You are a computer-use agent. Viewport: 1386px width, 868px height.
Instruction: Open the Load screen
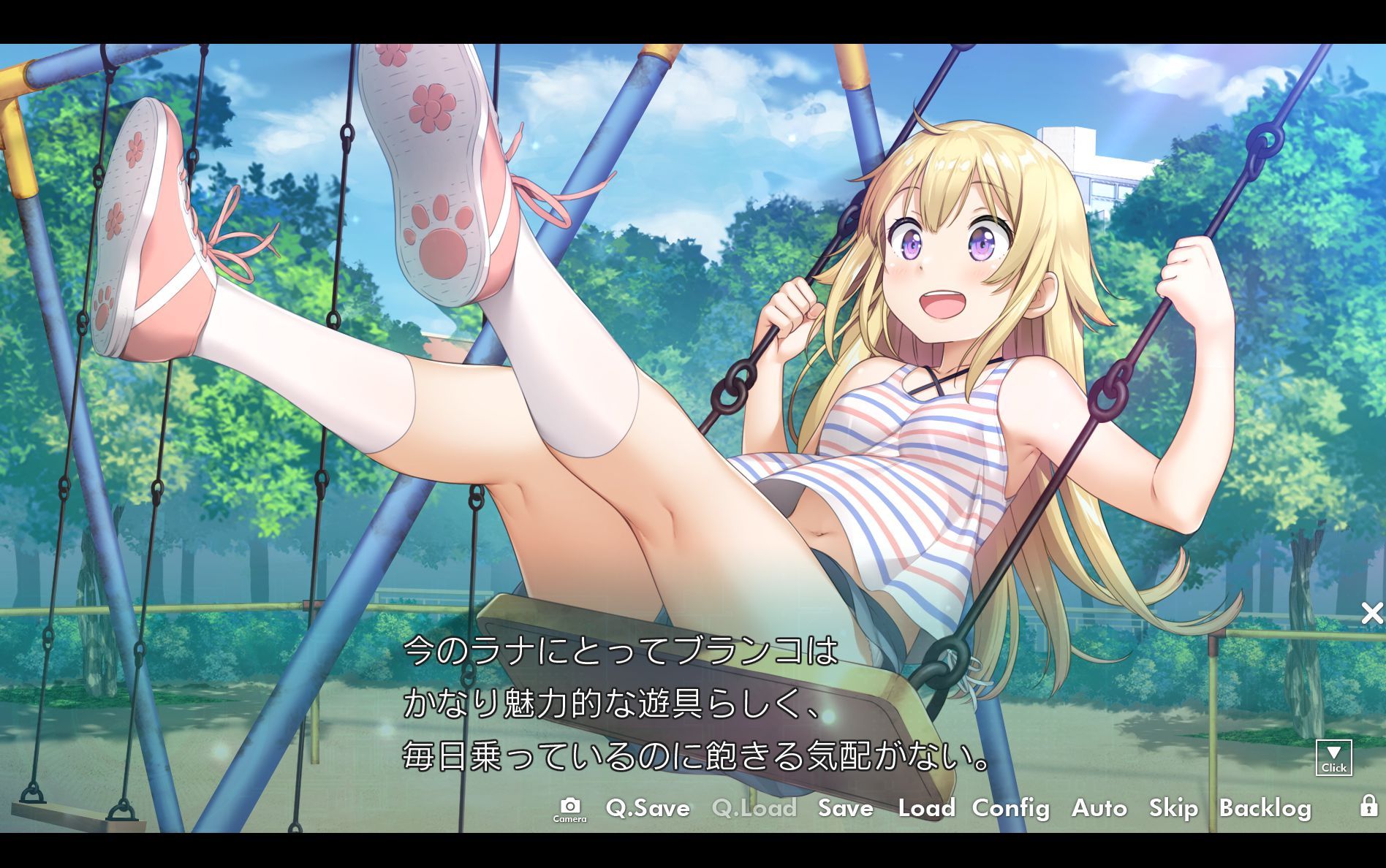tap(927, 809)
